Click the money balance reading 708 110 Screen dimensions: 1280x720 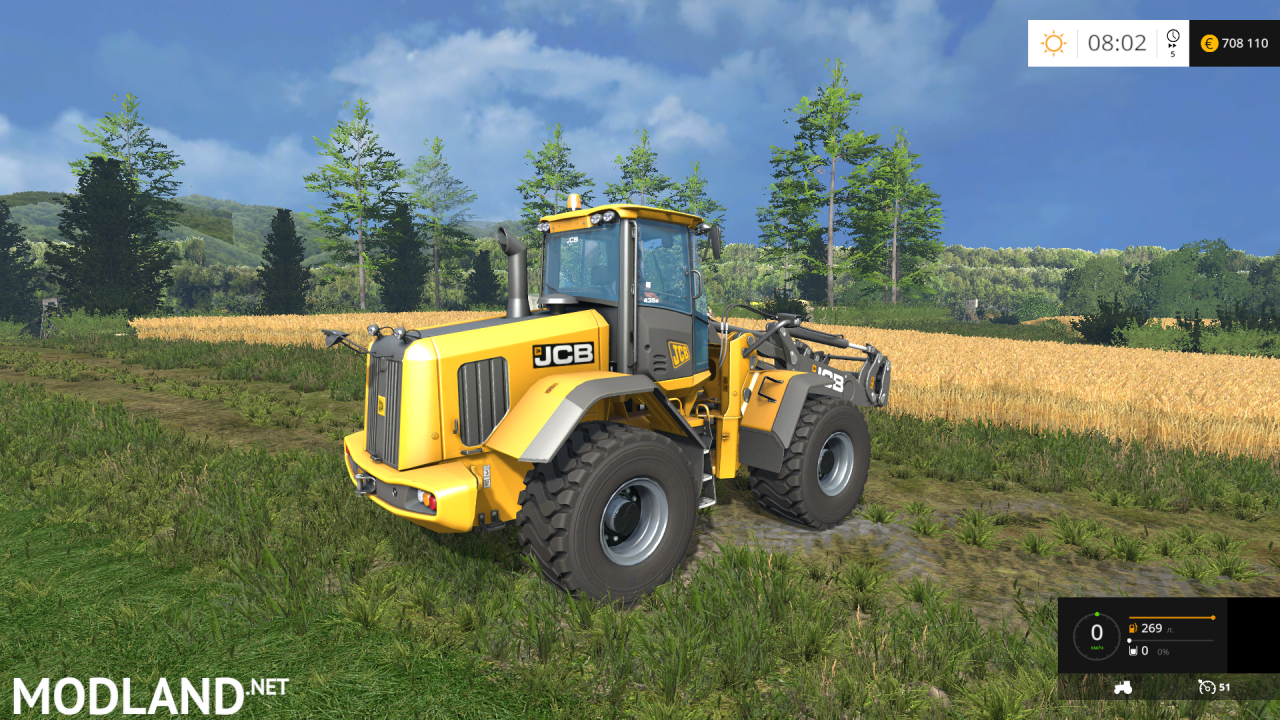1244,43
